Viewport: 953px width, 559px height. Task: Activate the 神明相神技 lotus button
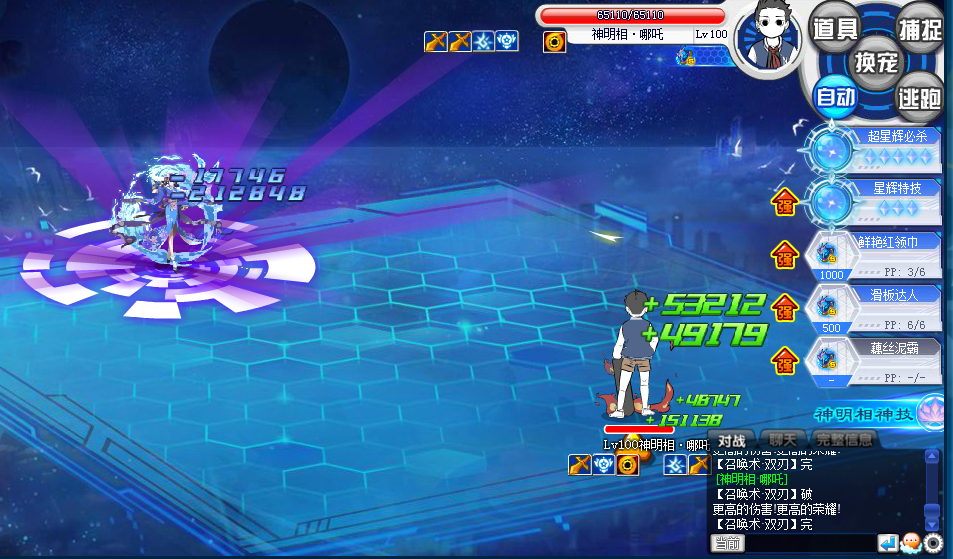tap(931, 410)
